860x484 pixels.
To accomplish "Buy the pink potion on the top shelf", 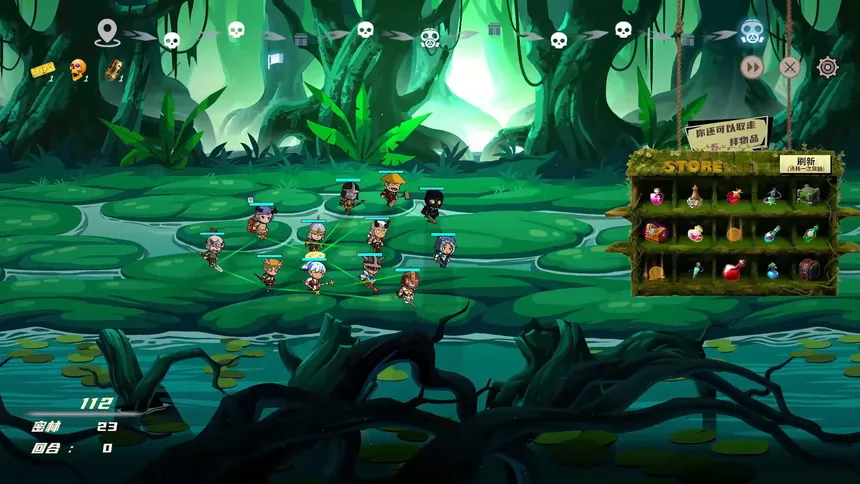I will (x=656, y=196).
